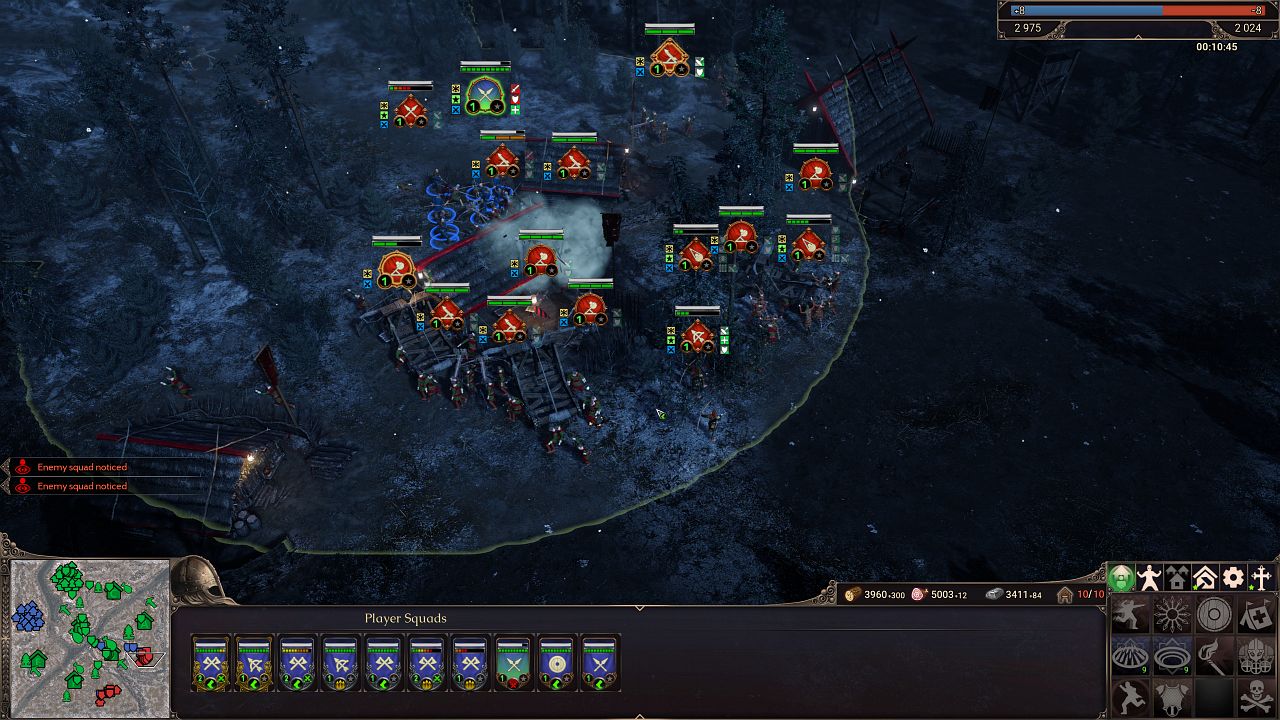Select the round target shield squad banner
Viewport: 1280px width, 720px height.
coord(556,664)
